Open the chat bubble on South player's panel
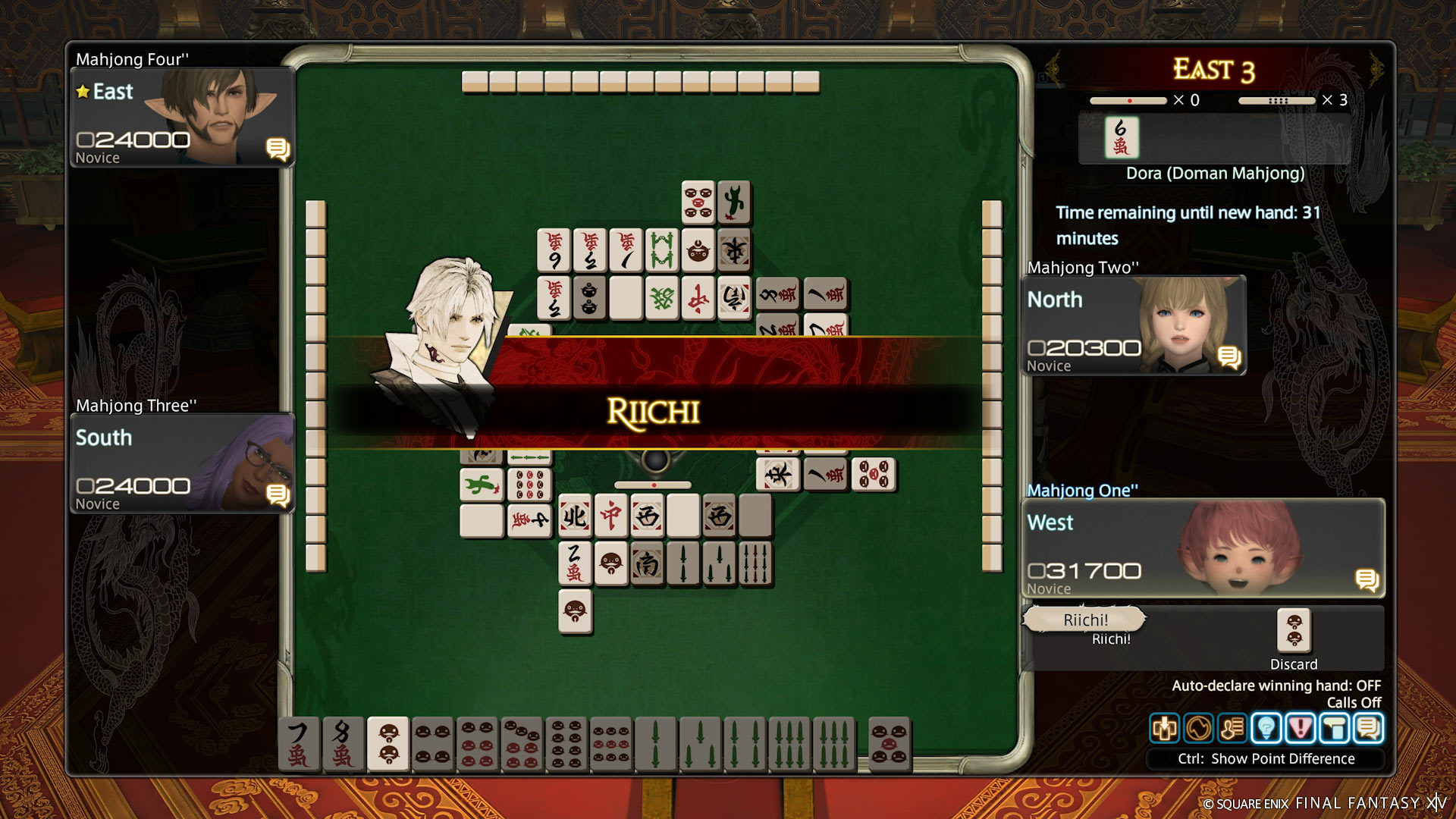This screenshot has width=1456, height=819. (278, 496)
